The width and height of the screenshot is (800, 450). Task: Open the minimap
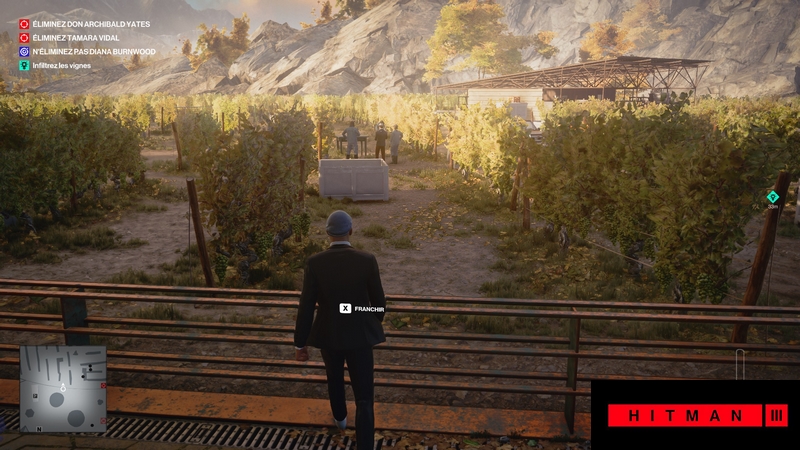63,389
